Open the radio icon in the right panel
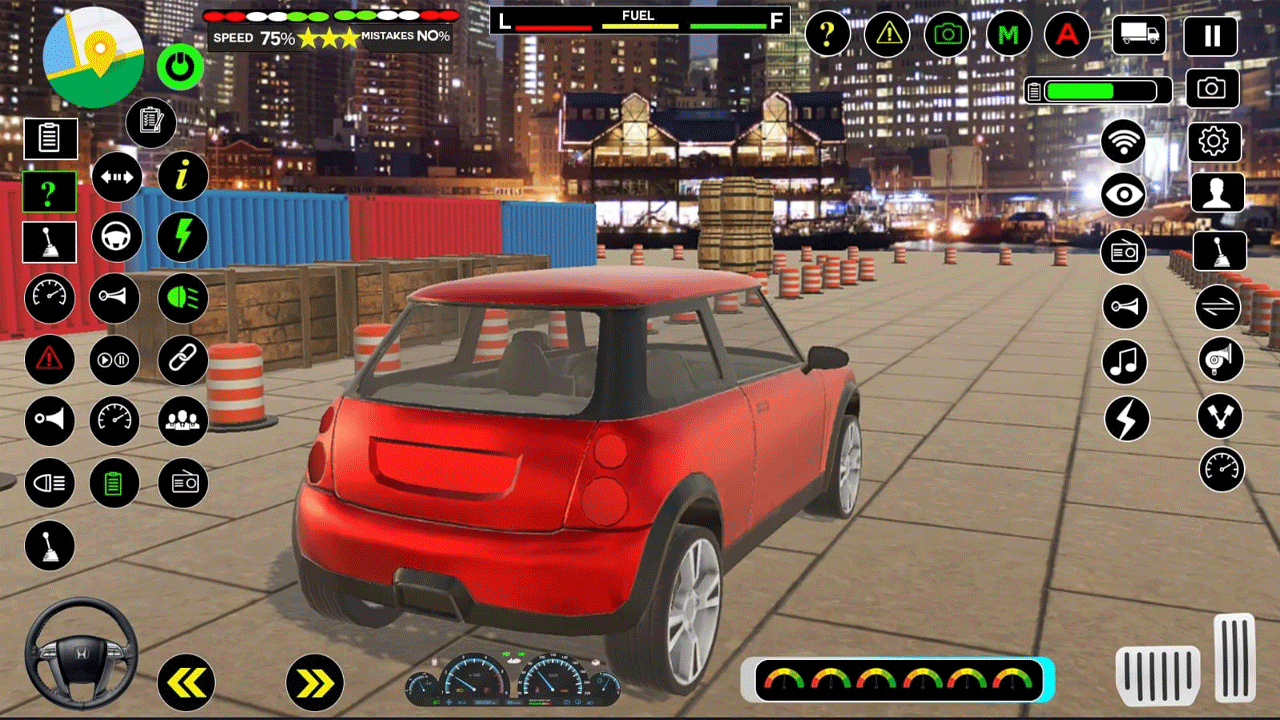Viewport: 1280px width, 720px height. tap(1123, 252)
